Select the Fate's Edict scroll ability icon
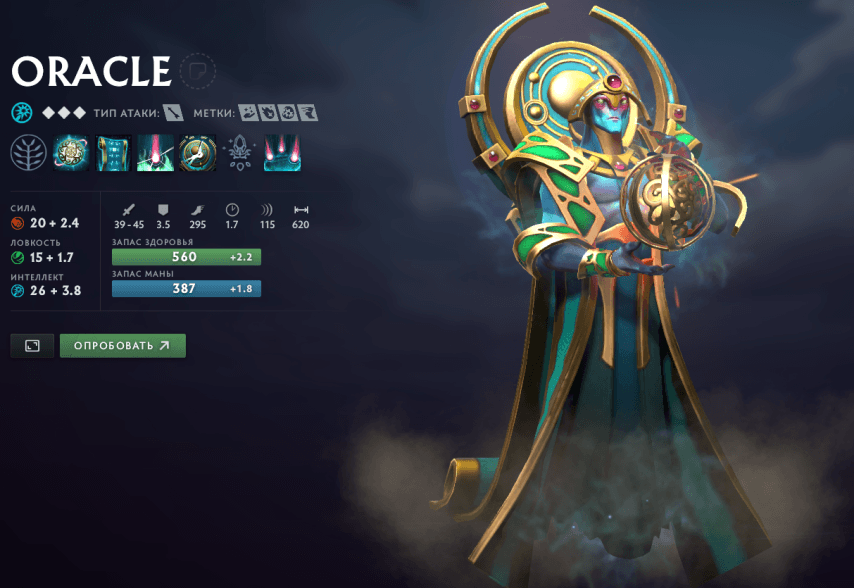This screenshot has height=588, width=854. (x=113, y=153)
